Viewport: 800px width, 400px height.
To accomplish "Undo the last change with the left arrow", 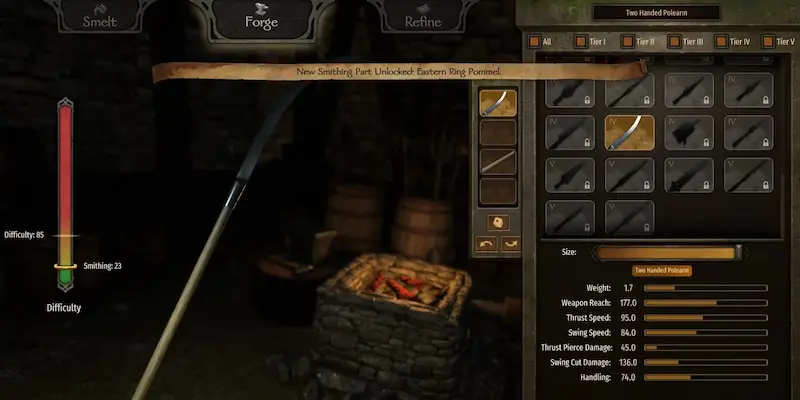I will [485, 244].
